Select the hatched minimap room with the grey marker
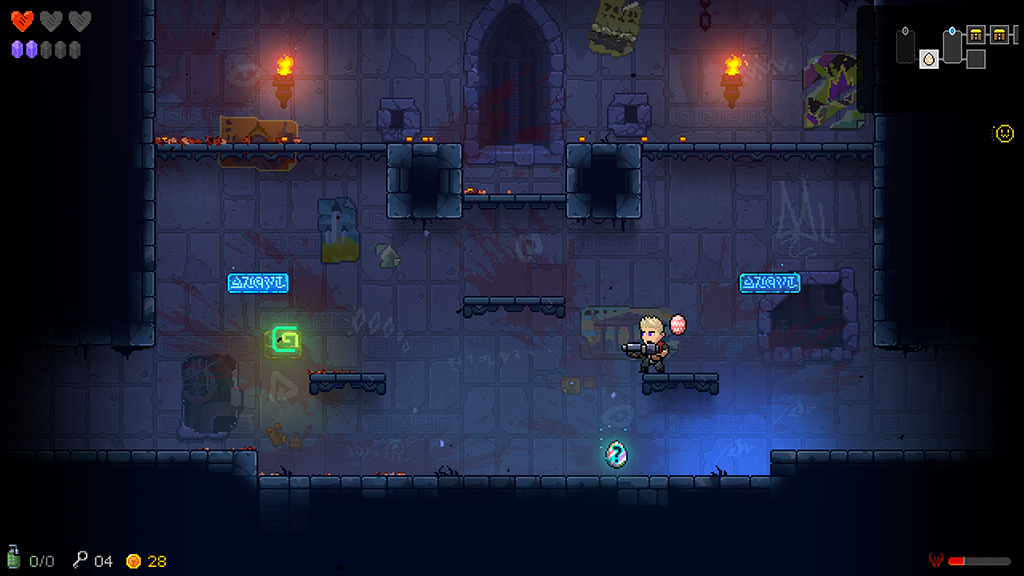Screen dimensions: 1024x576 pos(906,46)
